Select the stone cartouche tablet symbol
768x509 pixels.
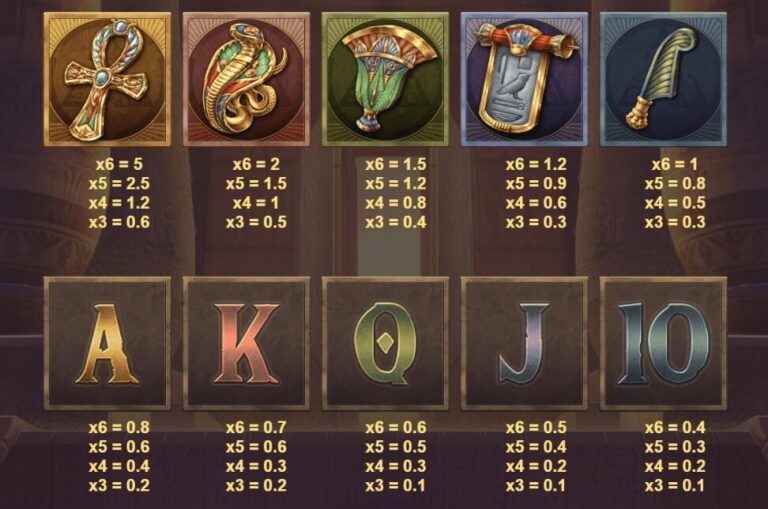(x=524, y=80)
